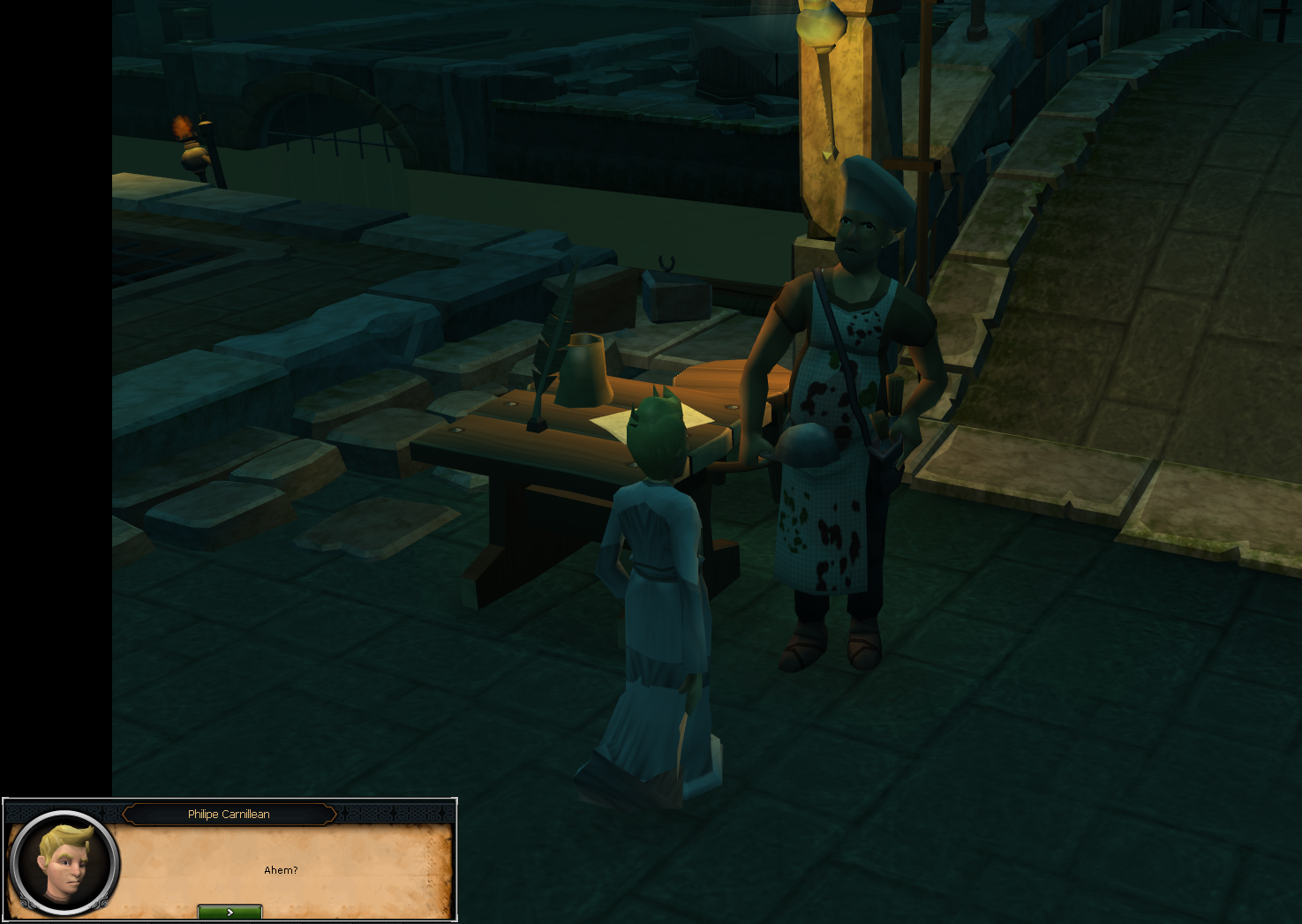Click the 'Ahem?' dialogue text
The width and height of the screenshot is (1302, 924).
click(x=281, y=869)
